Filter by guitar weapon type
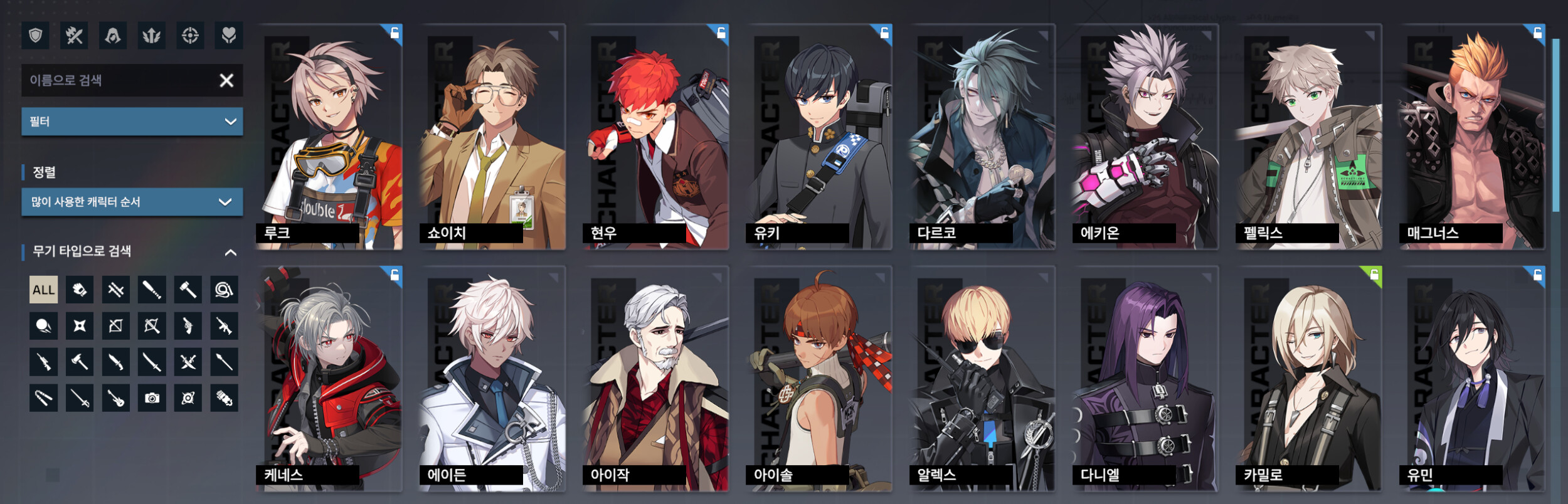Image resolution: width=1568 pixels, height=504 pixels. [116, 398]
